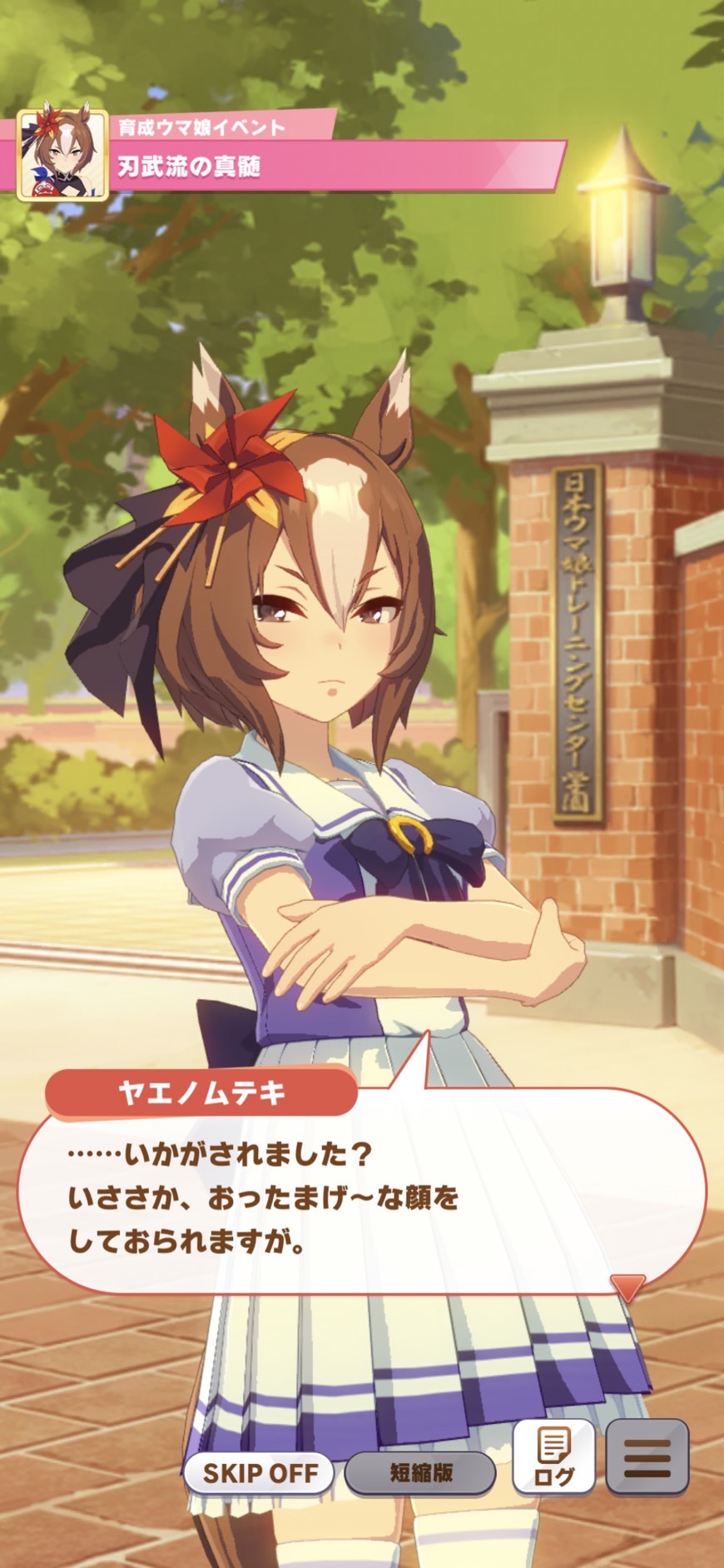Switch to the 短縮版 shortened mode
Image resolution: width=724 pixels, height=1568 pixels.
(420, 1472)
